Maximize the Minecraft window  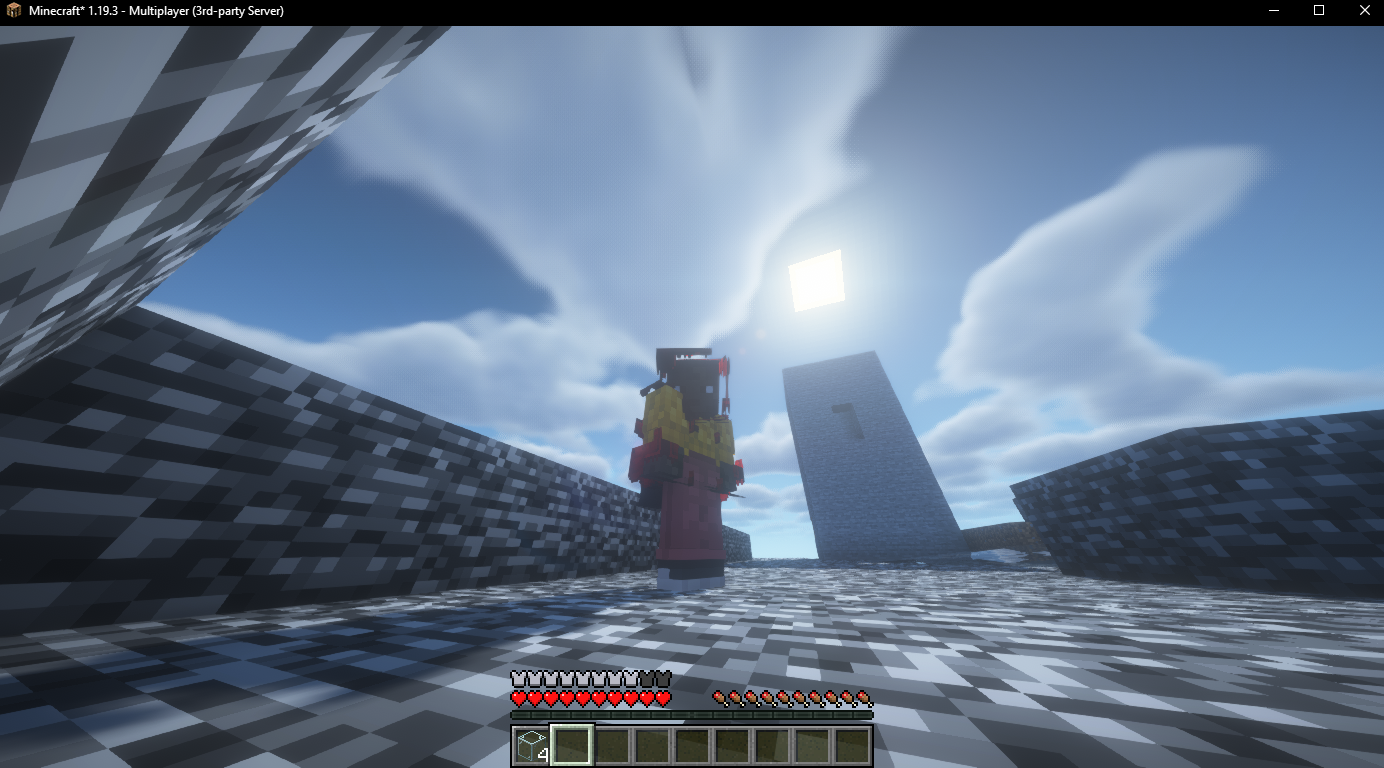click(1318, 11)
